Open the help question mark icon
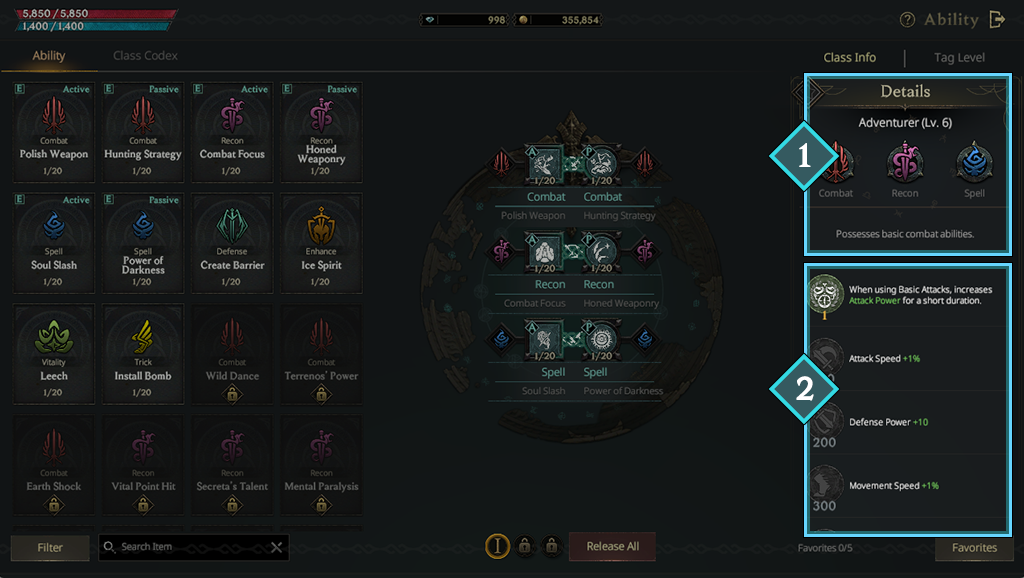Viewport: 1024px width, 578px height. click(x=907, y=20)
